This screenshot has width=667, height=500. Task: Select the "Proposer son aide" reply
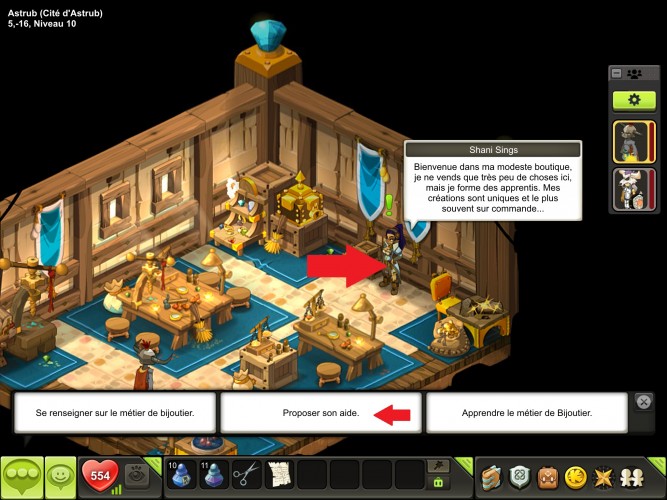(x=320, y=413)
